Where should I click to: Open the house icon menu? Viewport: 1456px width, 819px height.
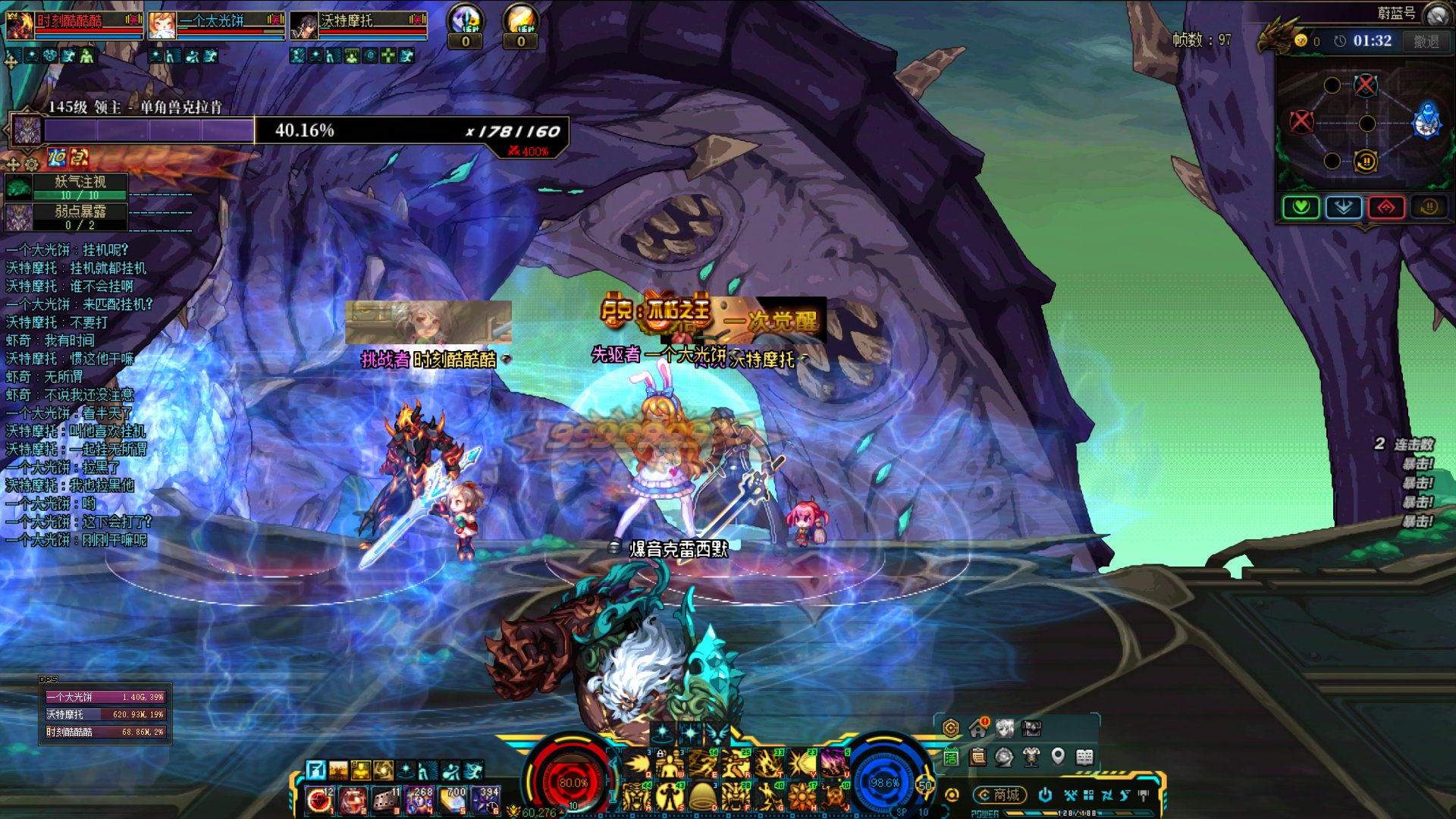pos(977,729)
